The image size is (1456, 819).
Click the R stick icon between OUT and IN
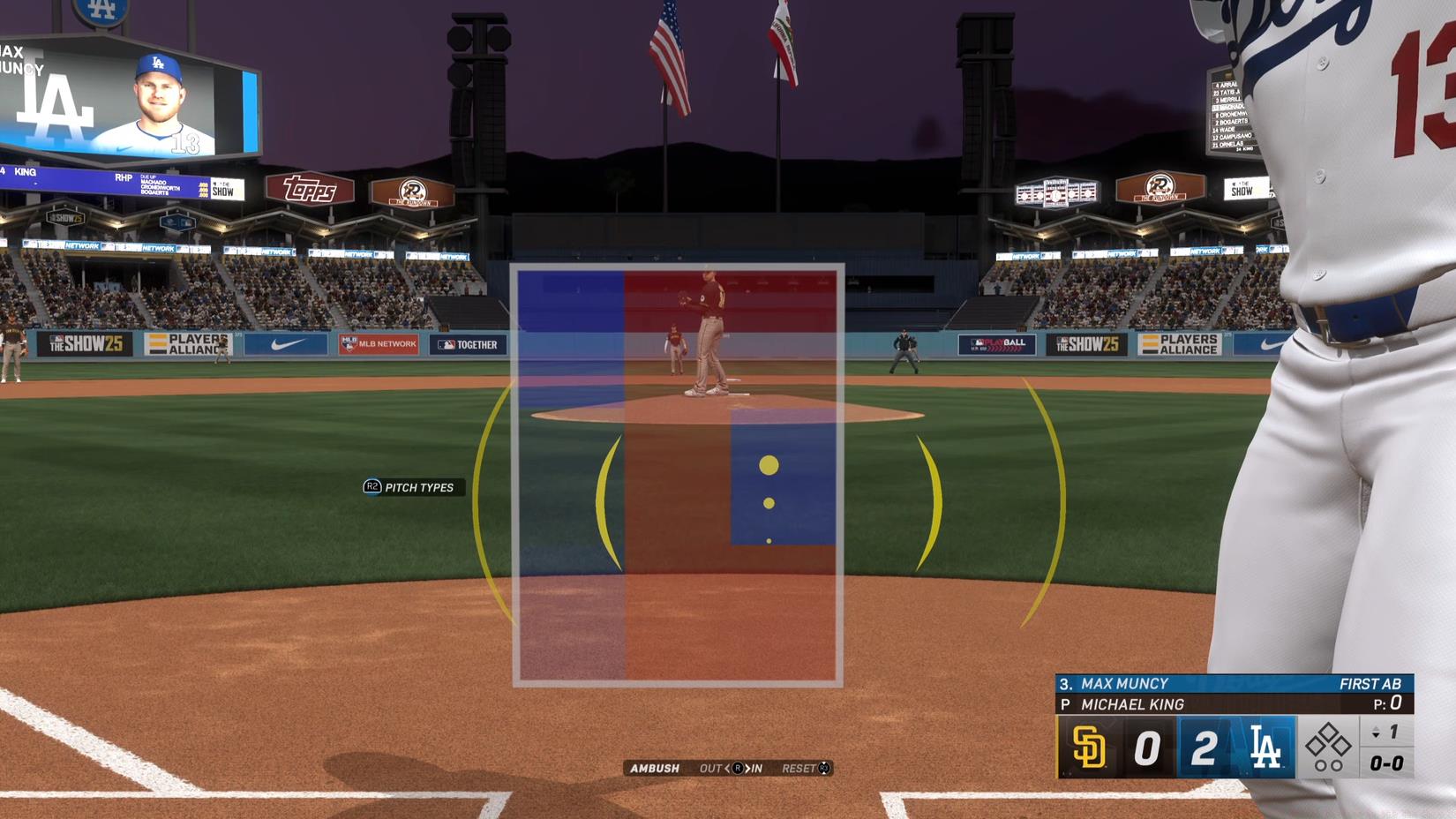point(739,769)
